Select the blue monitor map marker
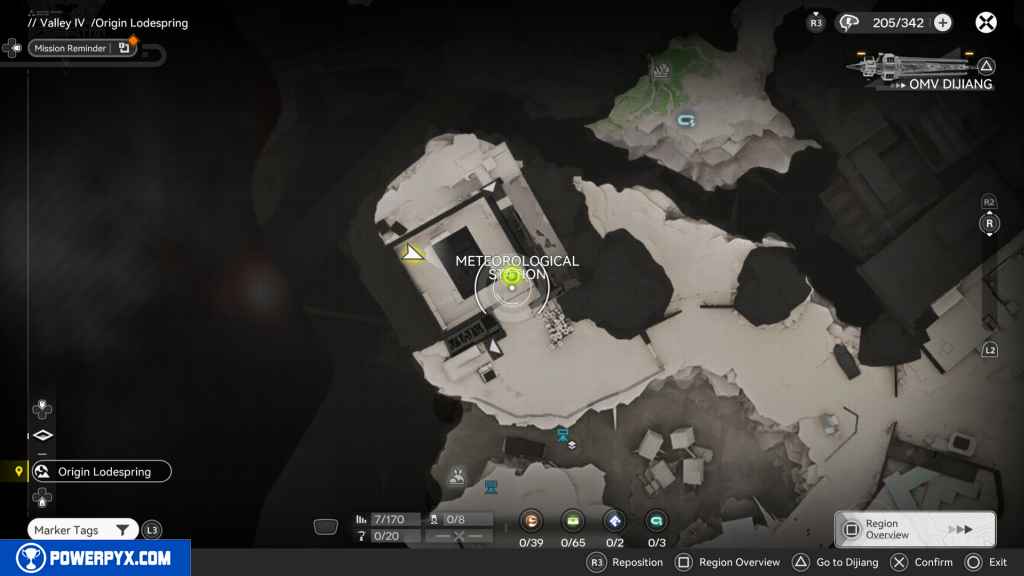 pos(491,487)
